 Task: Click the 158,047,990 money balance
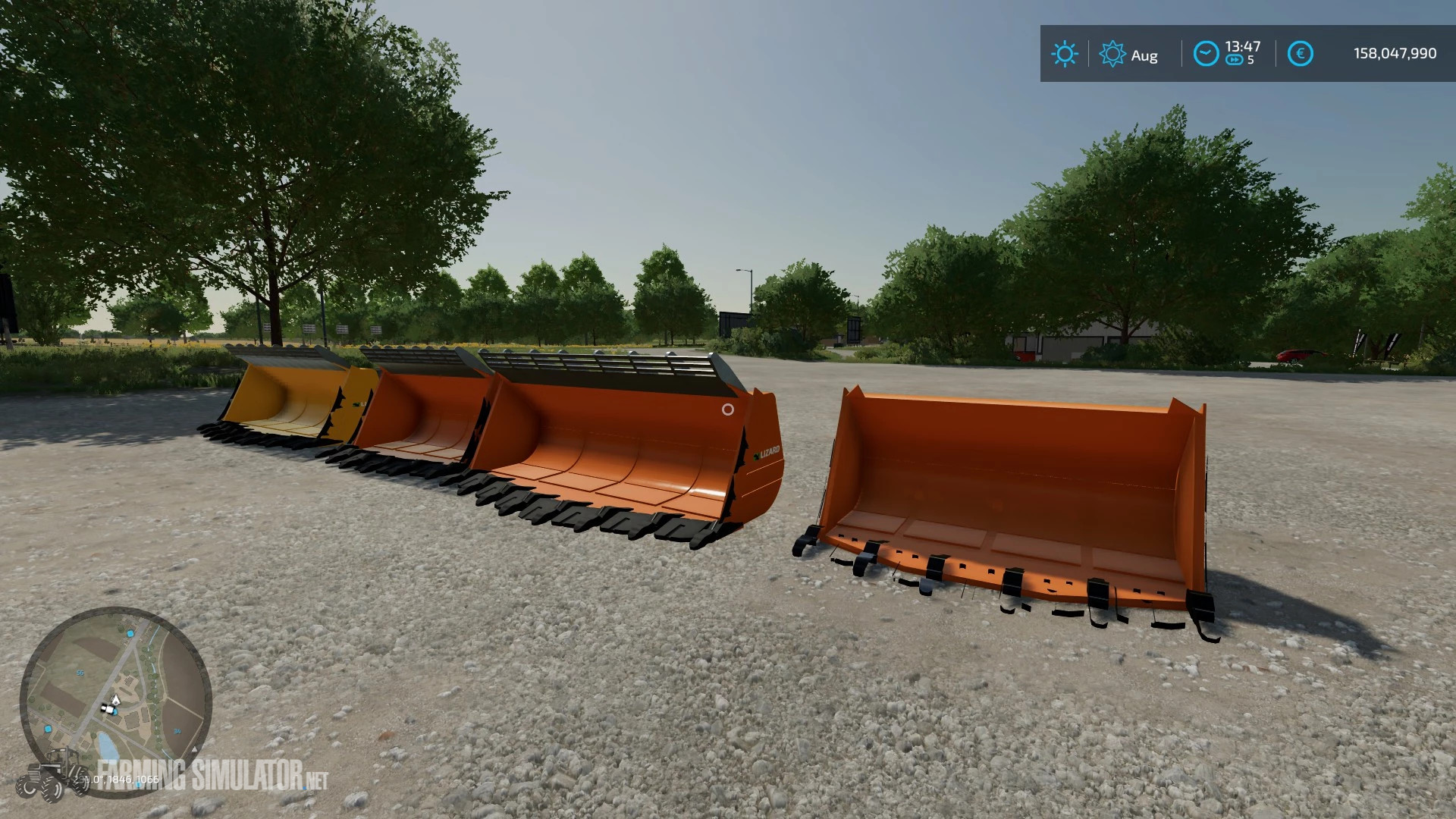tap(1395, 52)
